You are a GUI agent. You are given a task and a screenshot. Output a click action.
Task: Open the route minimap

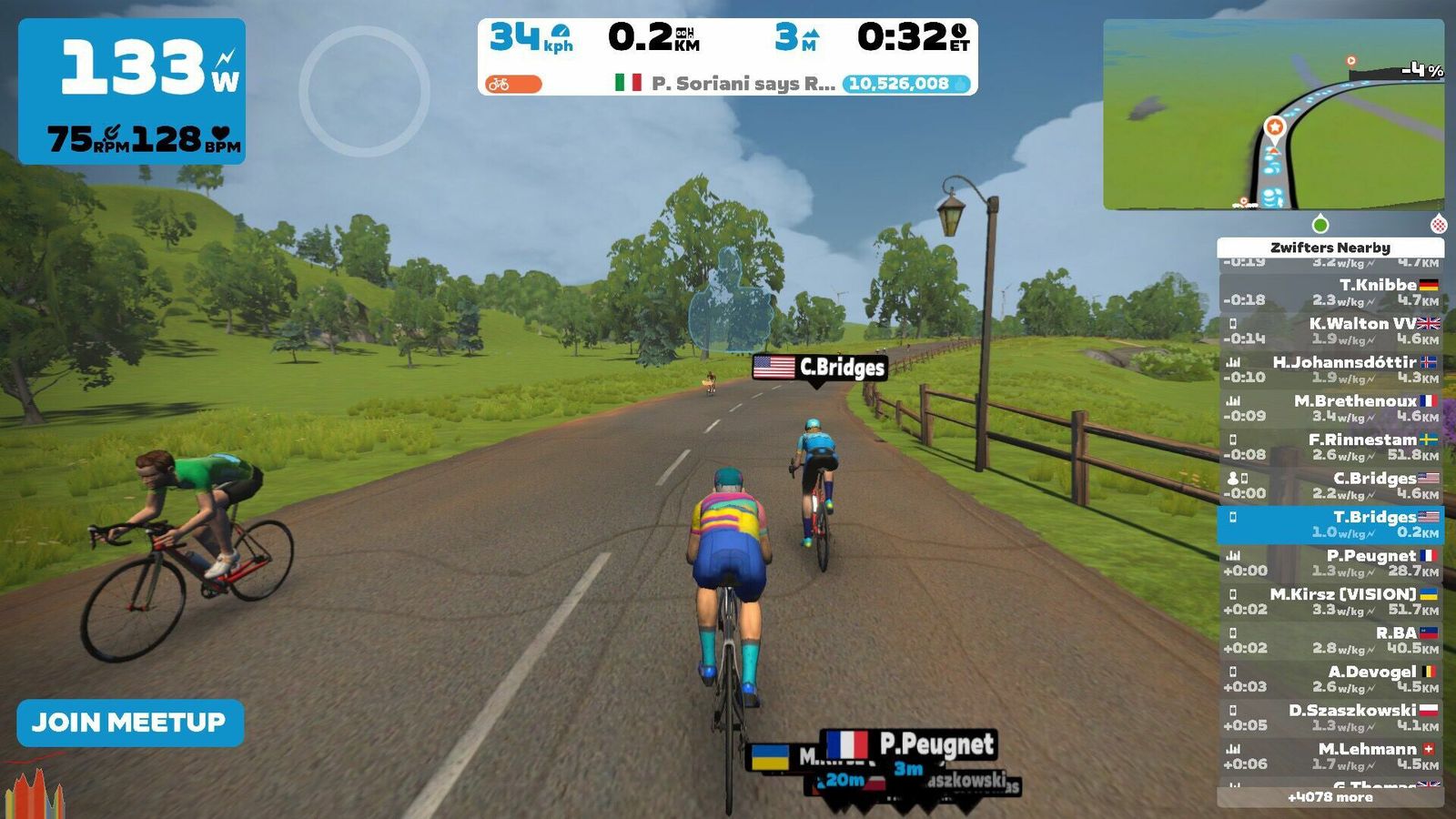1273,115
